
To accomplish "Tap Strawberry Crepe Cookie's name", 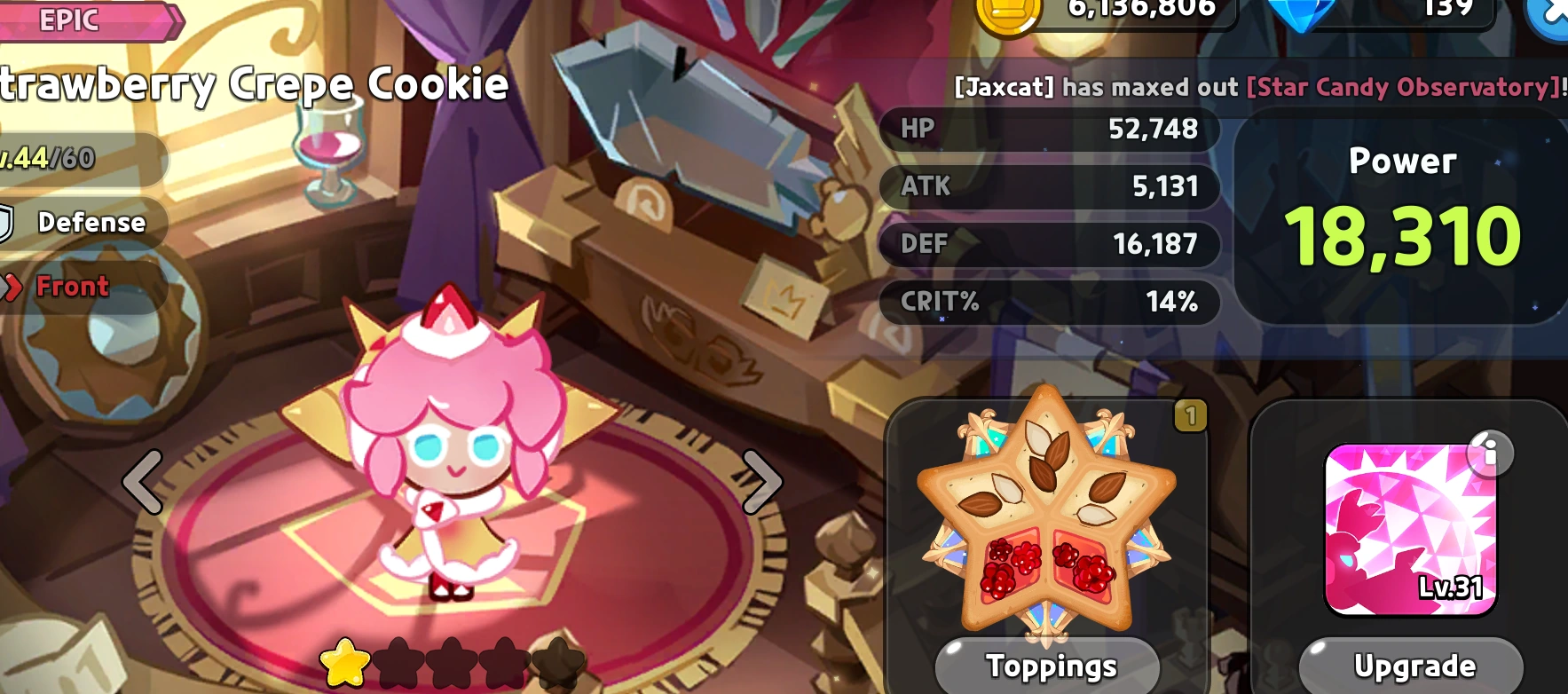I will [251, 84].
